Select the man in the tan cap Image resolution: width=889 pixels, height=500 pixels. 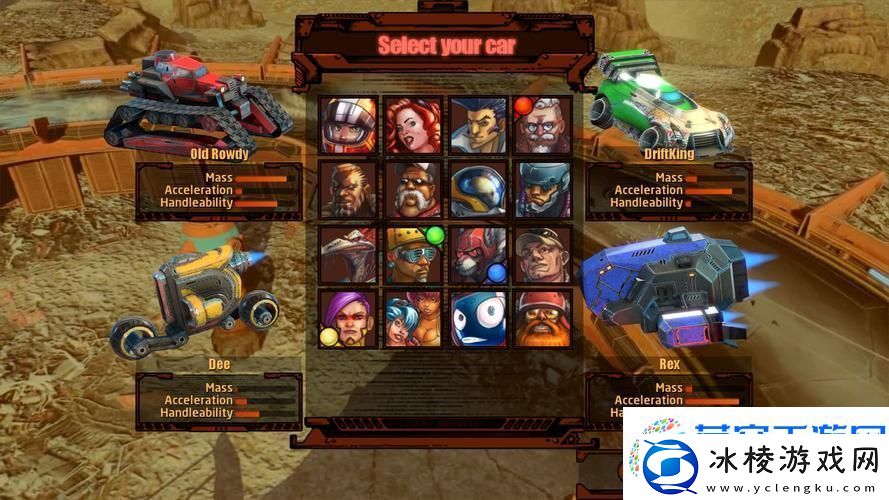coord(543,254)
